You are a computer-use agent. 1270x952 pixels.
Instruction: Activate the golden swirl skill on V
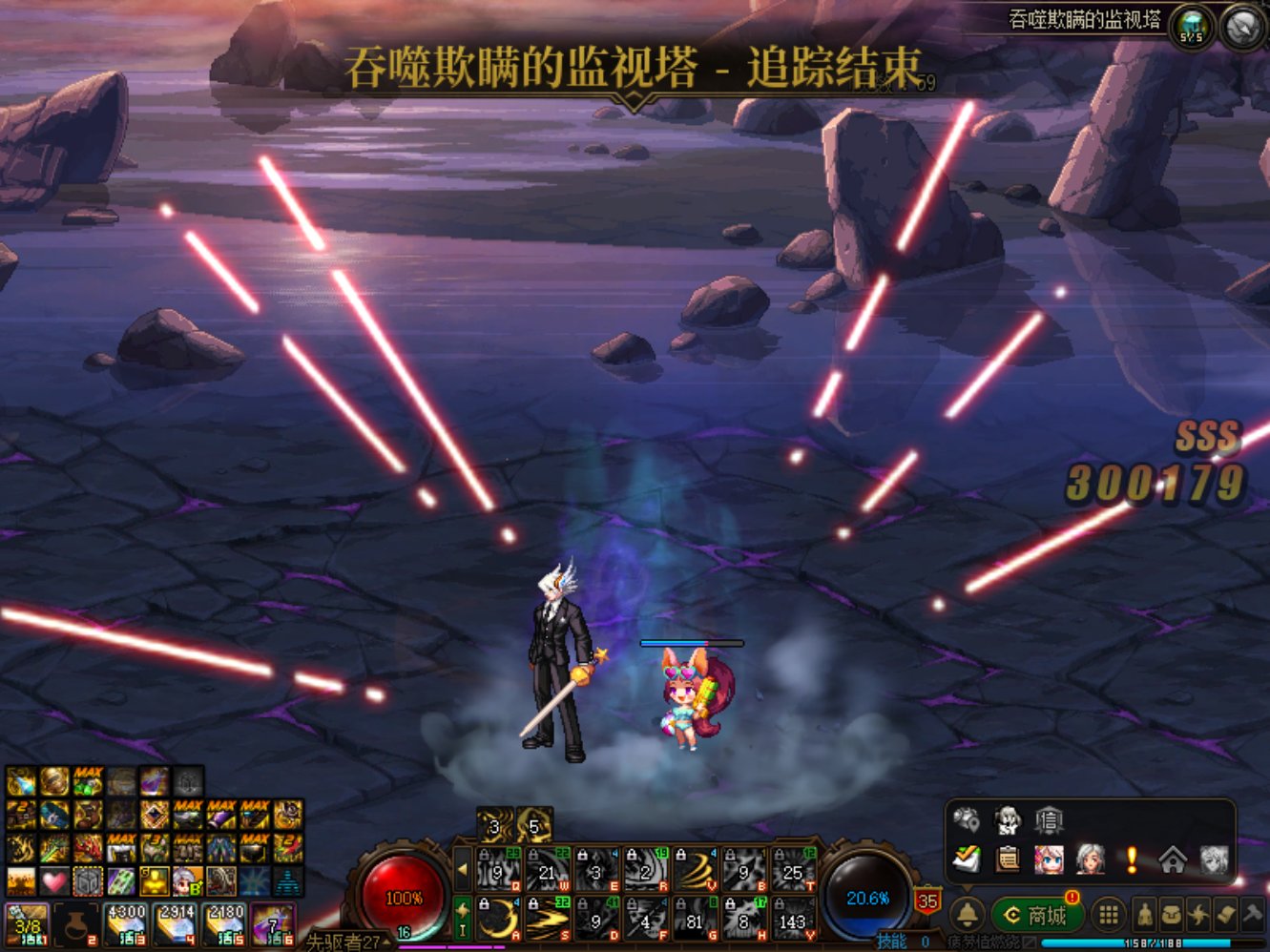(696, 869)
